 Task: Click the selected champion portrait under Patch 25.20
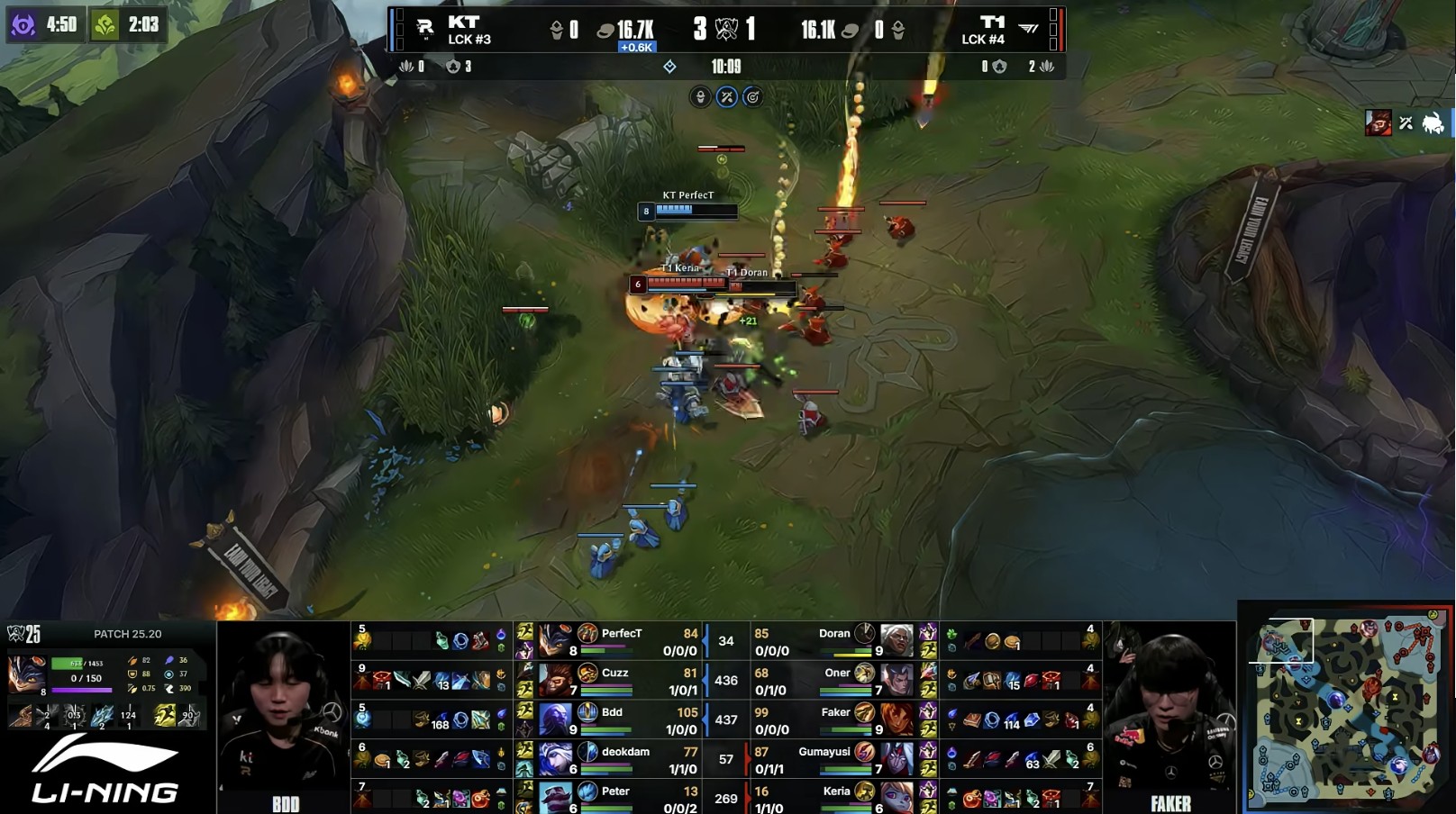coord(25,674)
